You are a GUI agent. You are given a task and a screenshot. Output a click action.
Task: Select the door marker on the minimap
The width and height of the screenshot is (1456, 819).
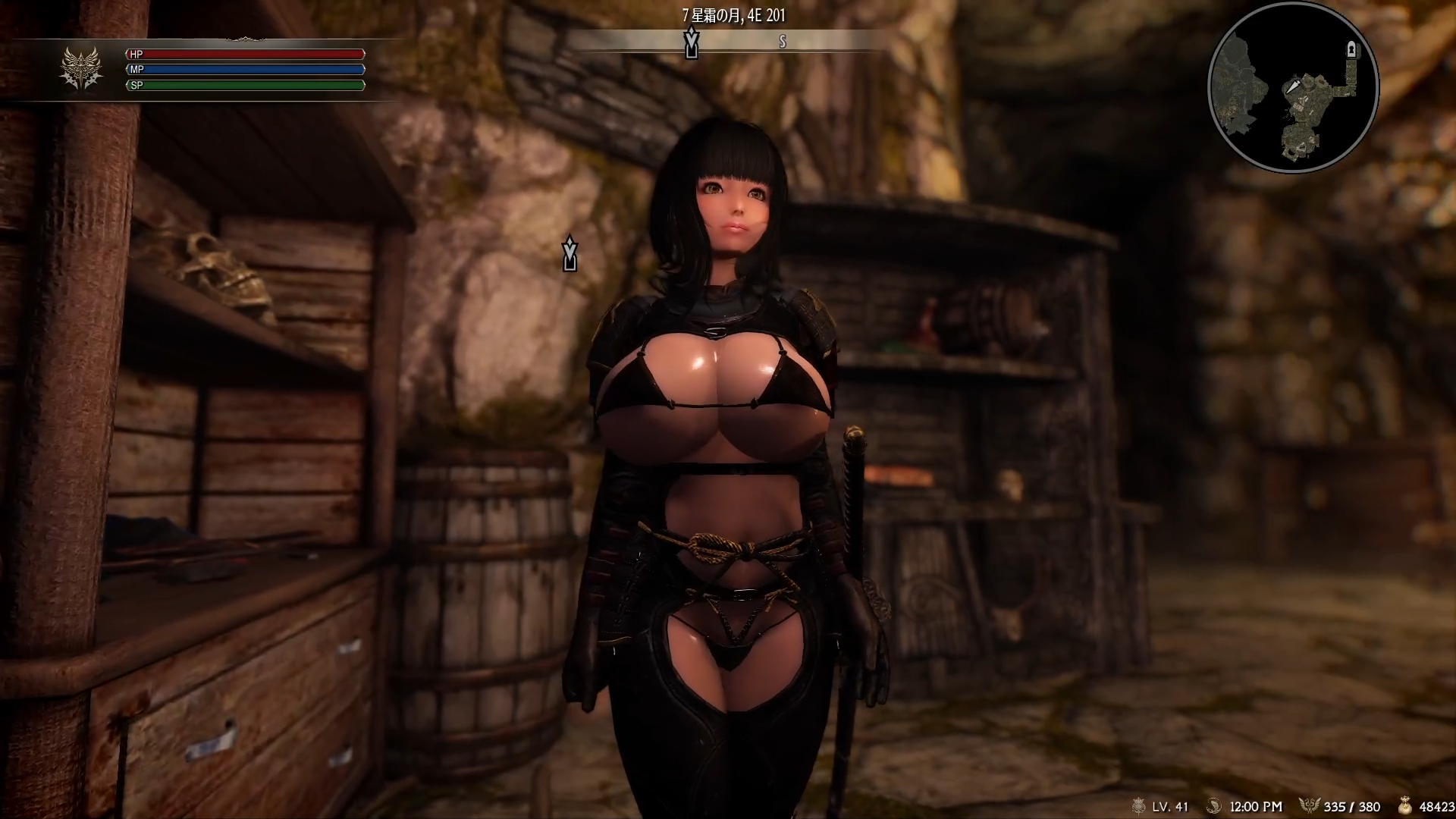point(1351,50)
